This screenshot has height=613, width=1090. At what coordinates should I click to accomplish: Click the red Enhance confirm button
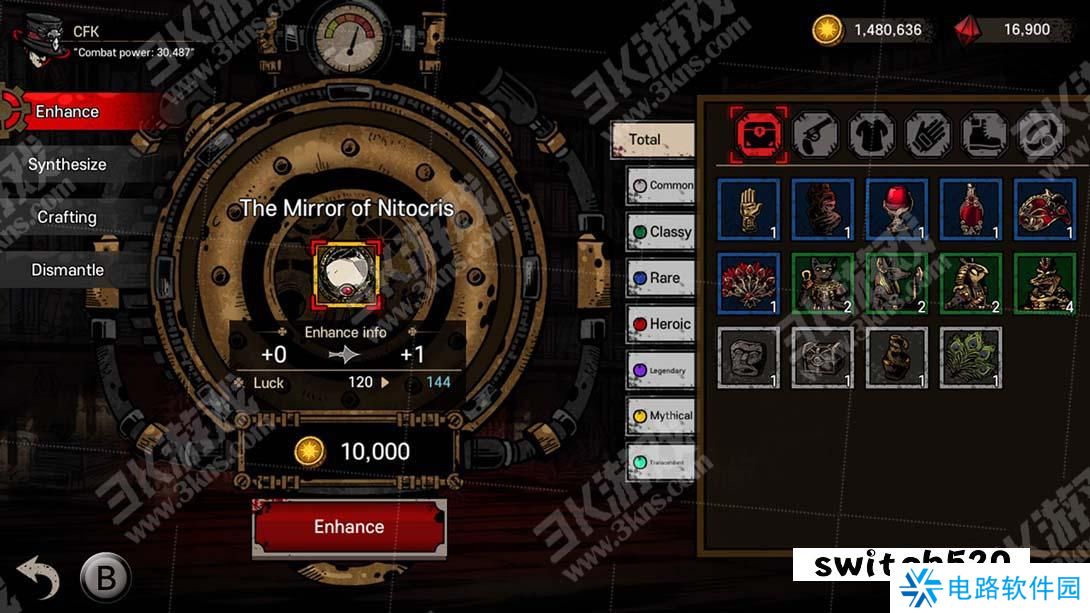point(349,527)
